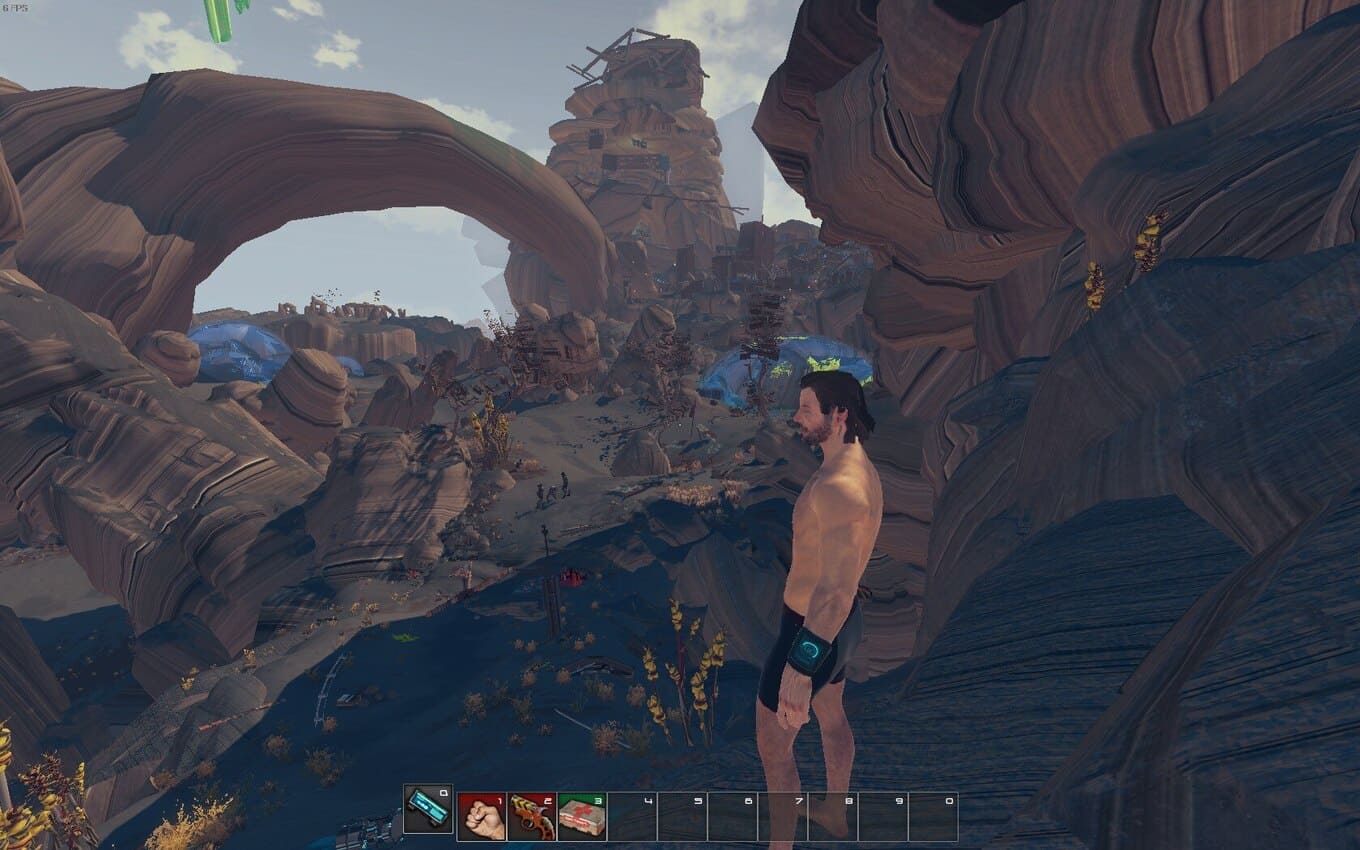1360x850 pixels.
Task: Equip the pistol in hotbar slot 2
Action: coord(532,816)
